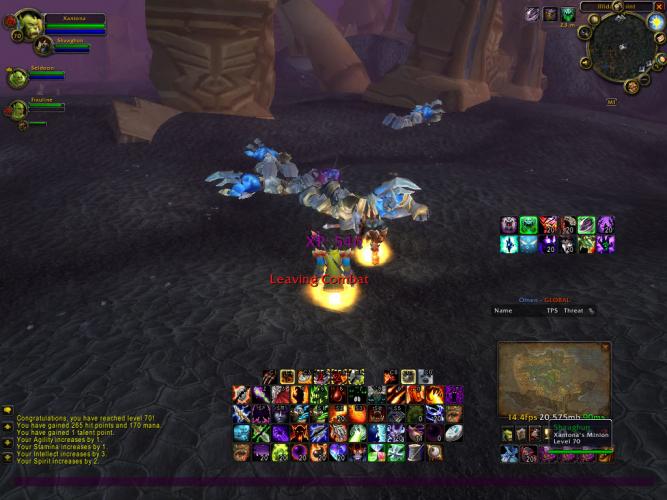Click the chat bubble icon beside the chat log
The width and height of the screenshot is (667, 500).
7,410
